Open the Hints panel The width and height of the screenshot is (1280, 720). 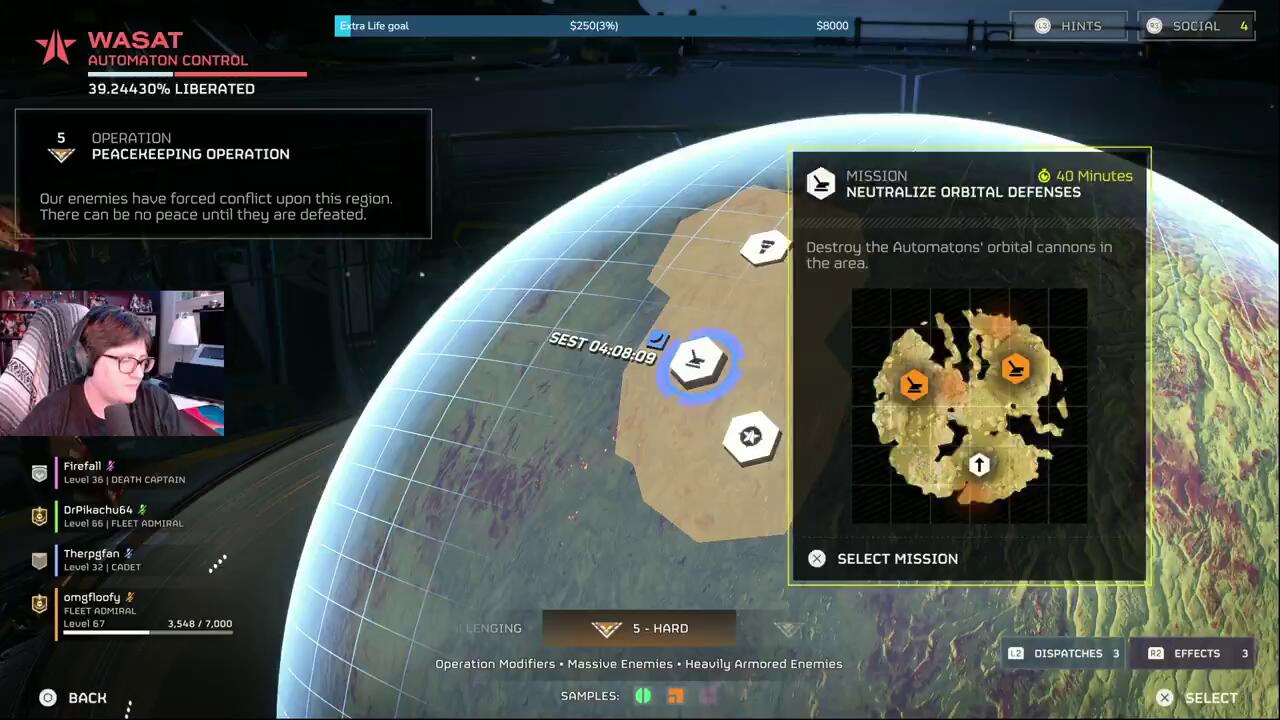(x=1068, y=26)
